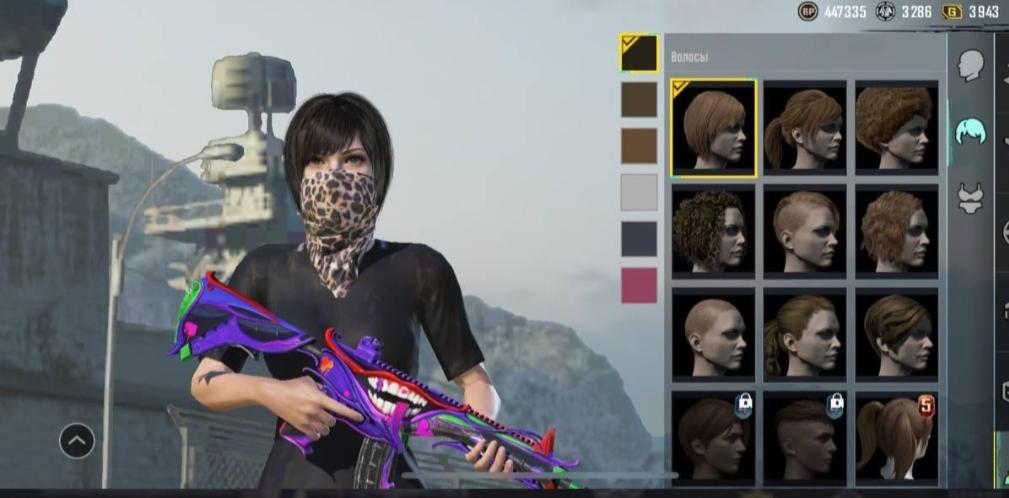Pick the ponytail hairstyle with level 5 badge
Viewport: 1009px width, 498px height.
[896, 437]
